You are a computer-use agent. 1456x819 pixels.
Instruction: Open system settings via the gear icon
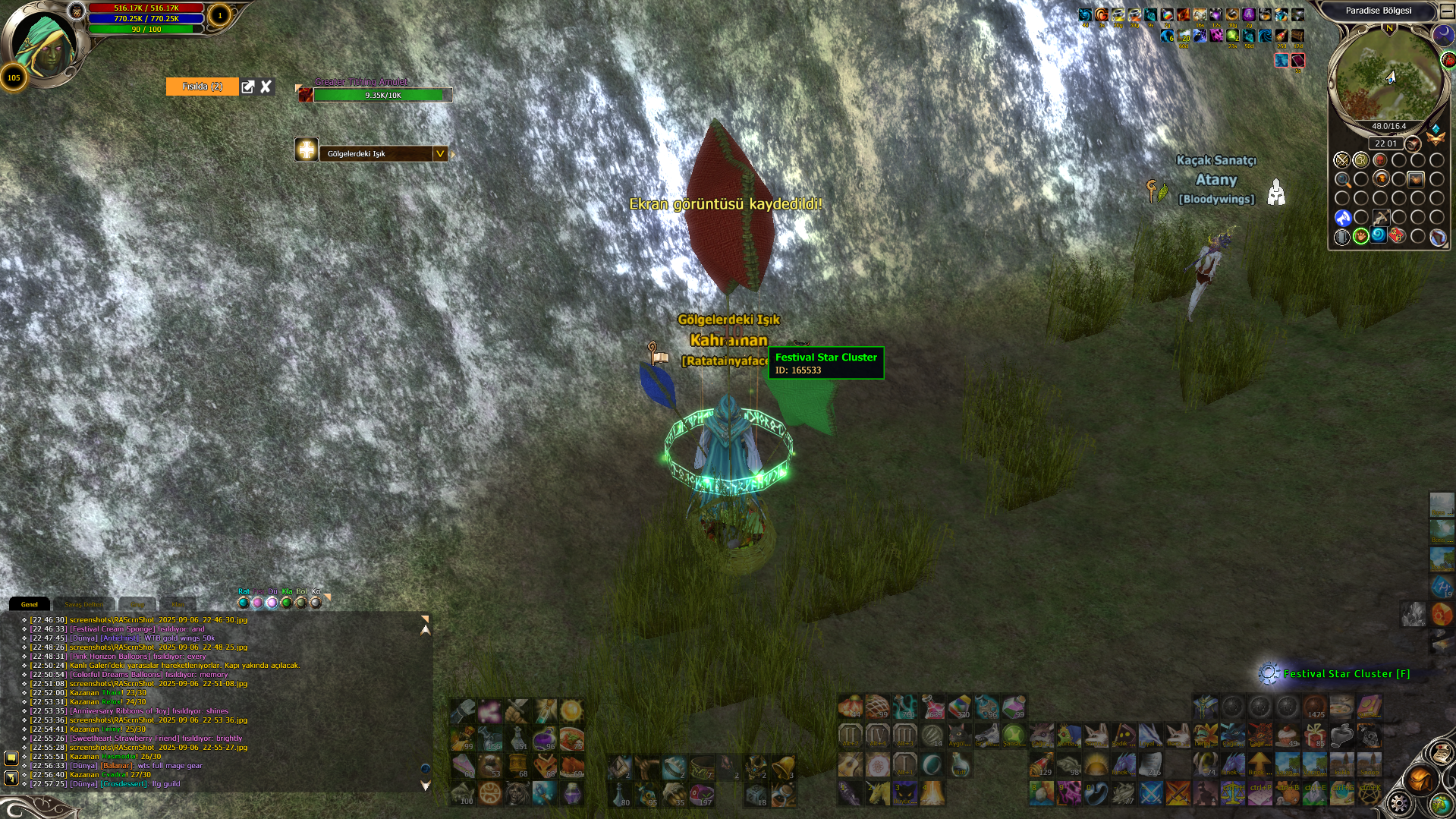[1398, 803]
